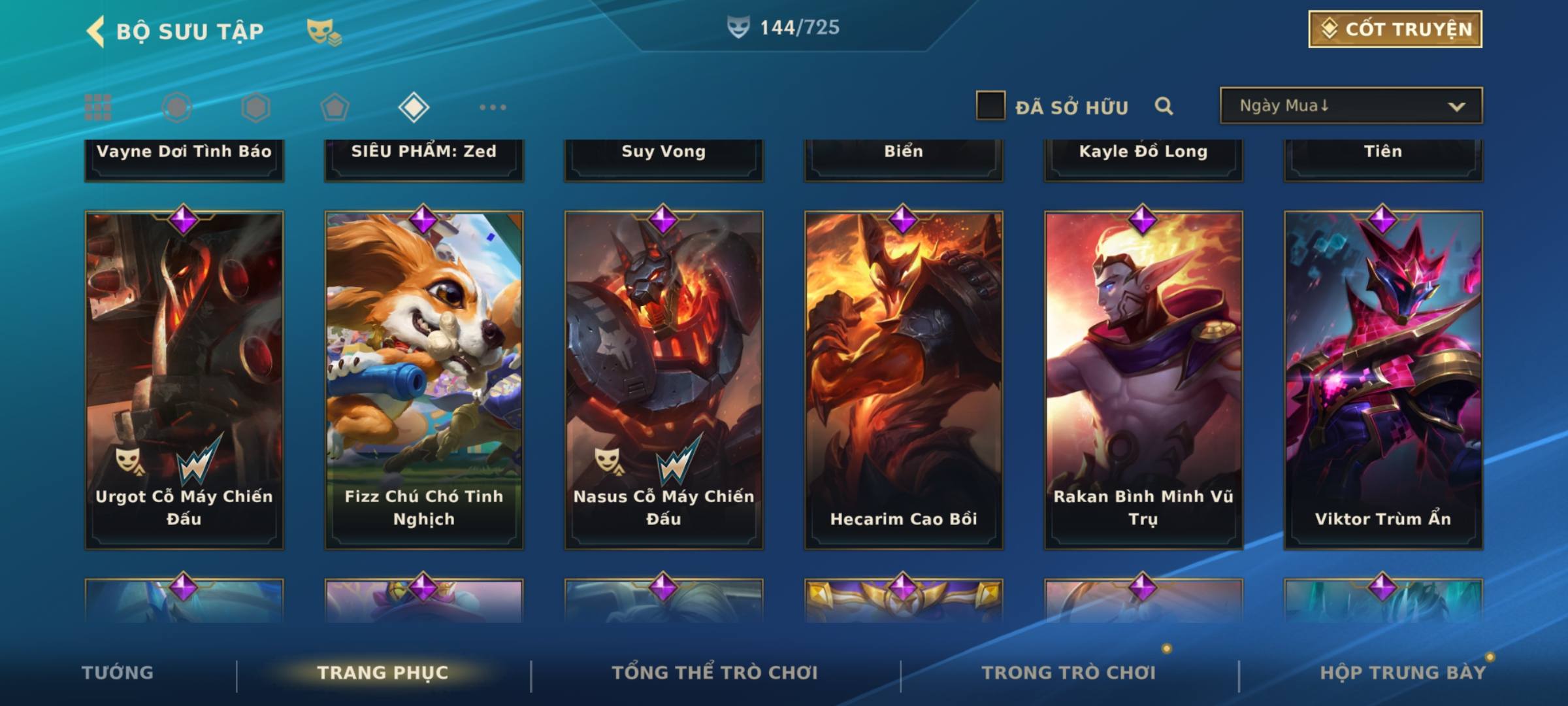1568x706 pixels.
Task: Toggle the Đã Sở Hữu checkbox
Action: pyautogui.click(x=990, y=106)
